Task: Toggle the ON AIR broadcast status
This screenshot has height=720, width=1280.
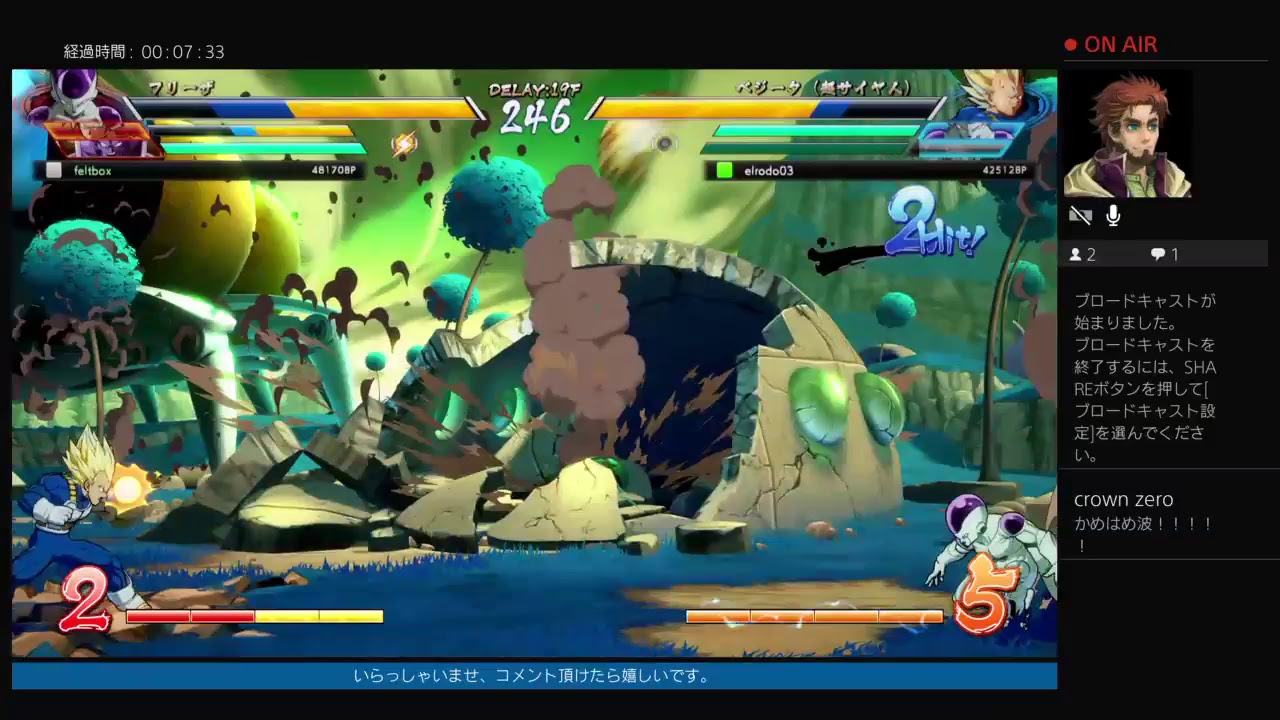Action: coord(1113,44)
